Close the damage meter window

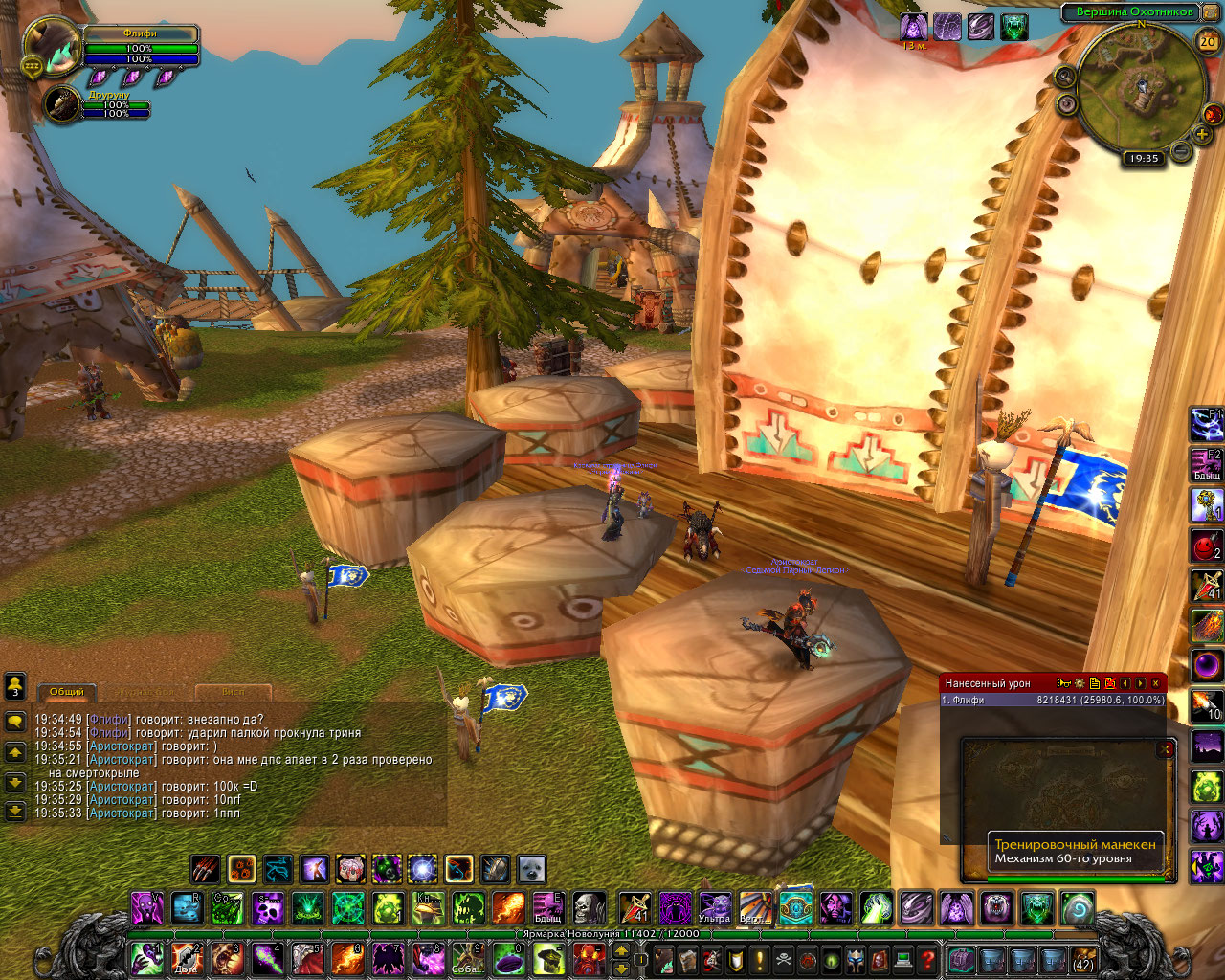click(x=1156, y=683)
